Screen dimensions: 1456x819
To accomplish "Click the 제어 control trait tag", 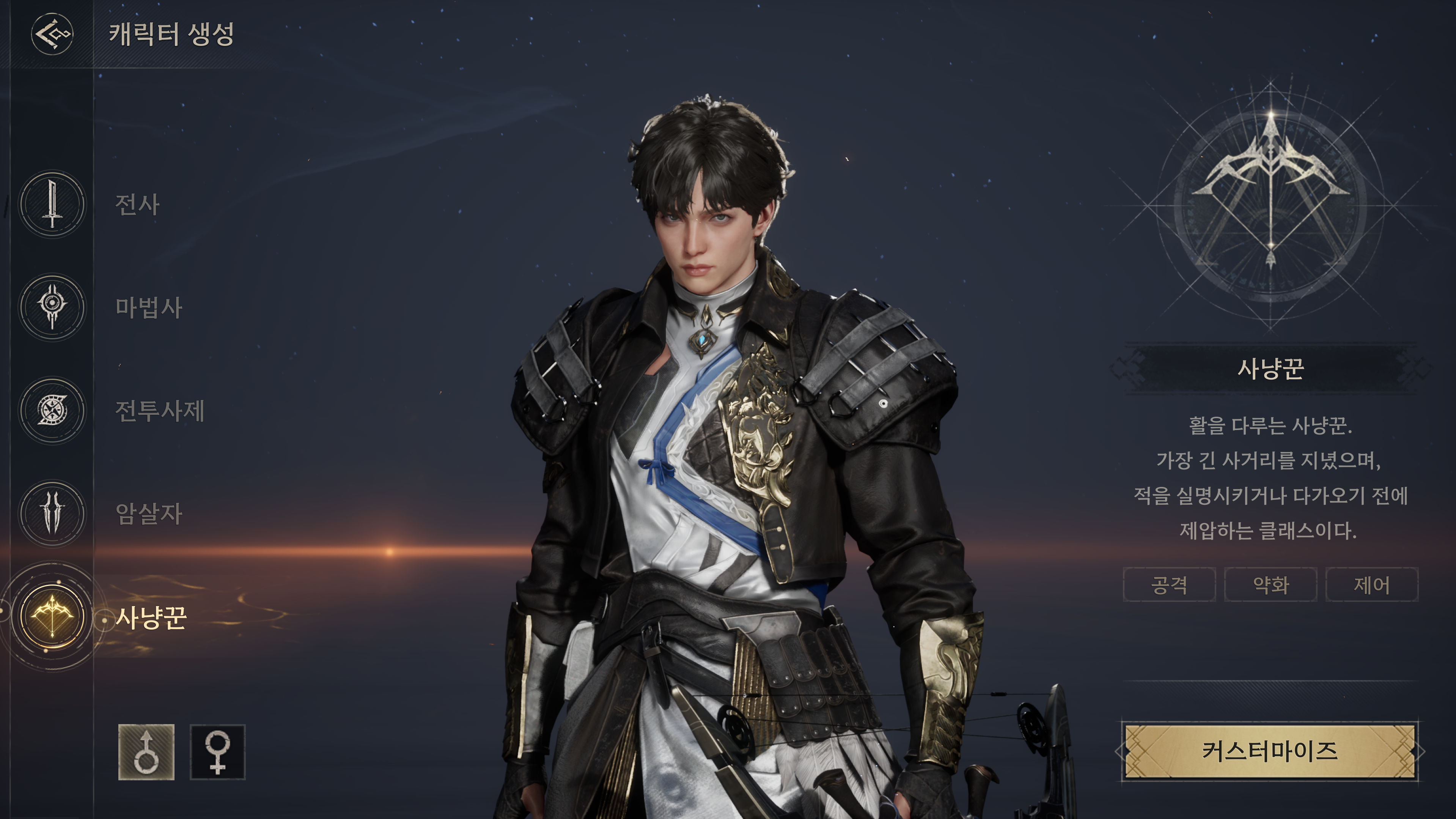I will 1372,584.
